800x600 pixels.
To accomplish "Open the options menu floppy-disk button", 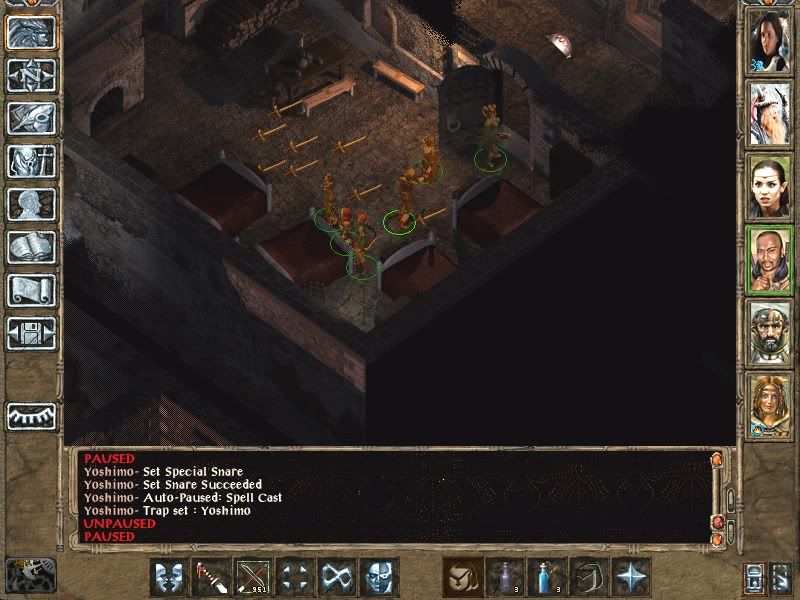I will (31, 332).
